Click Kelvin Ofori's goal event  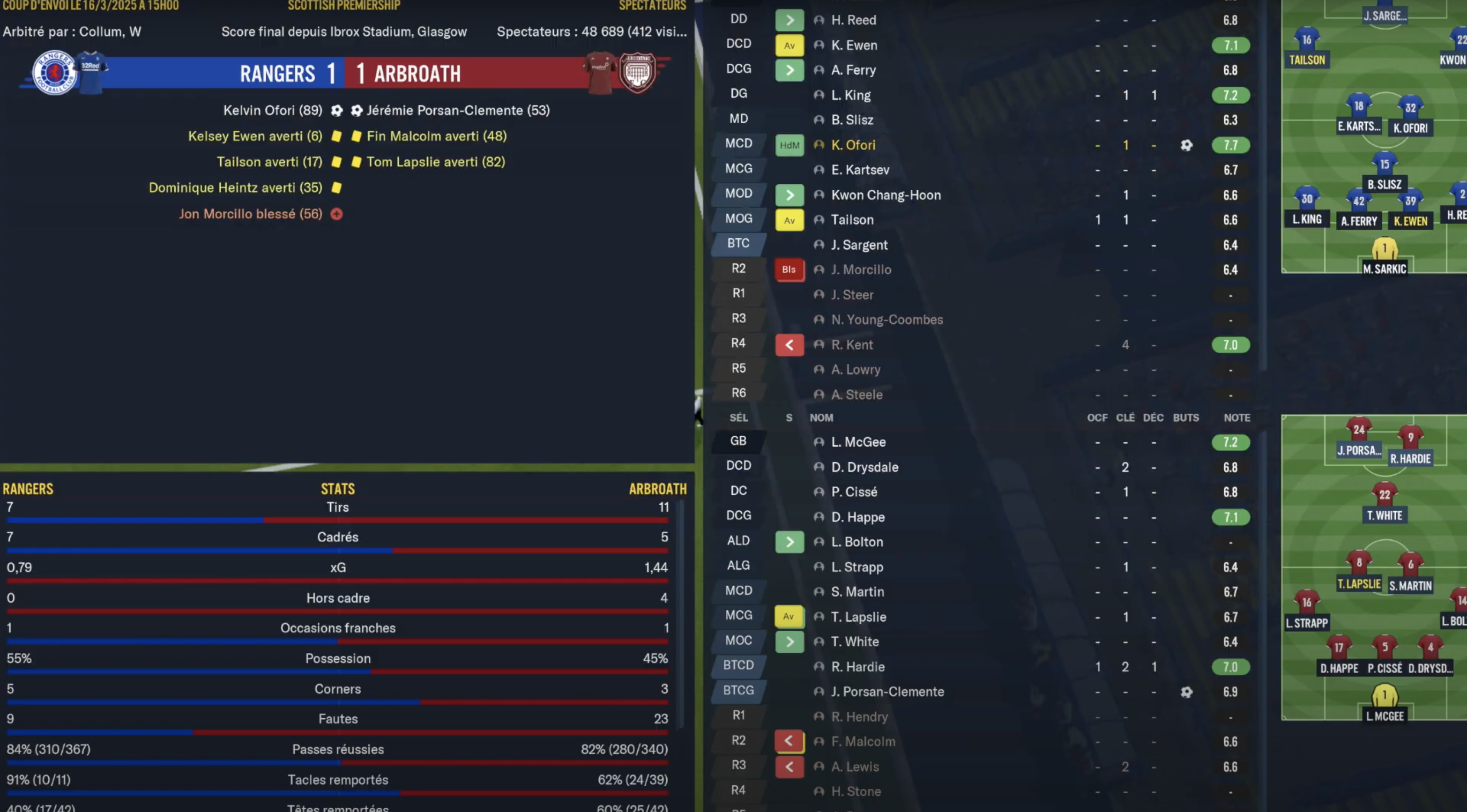coord(273,111)
